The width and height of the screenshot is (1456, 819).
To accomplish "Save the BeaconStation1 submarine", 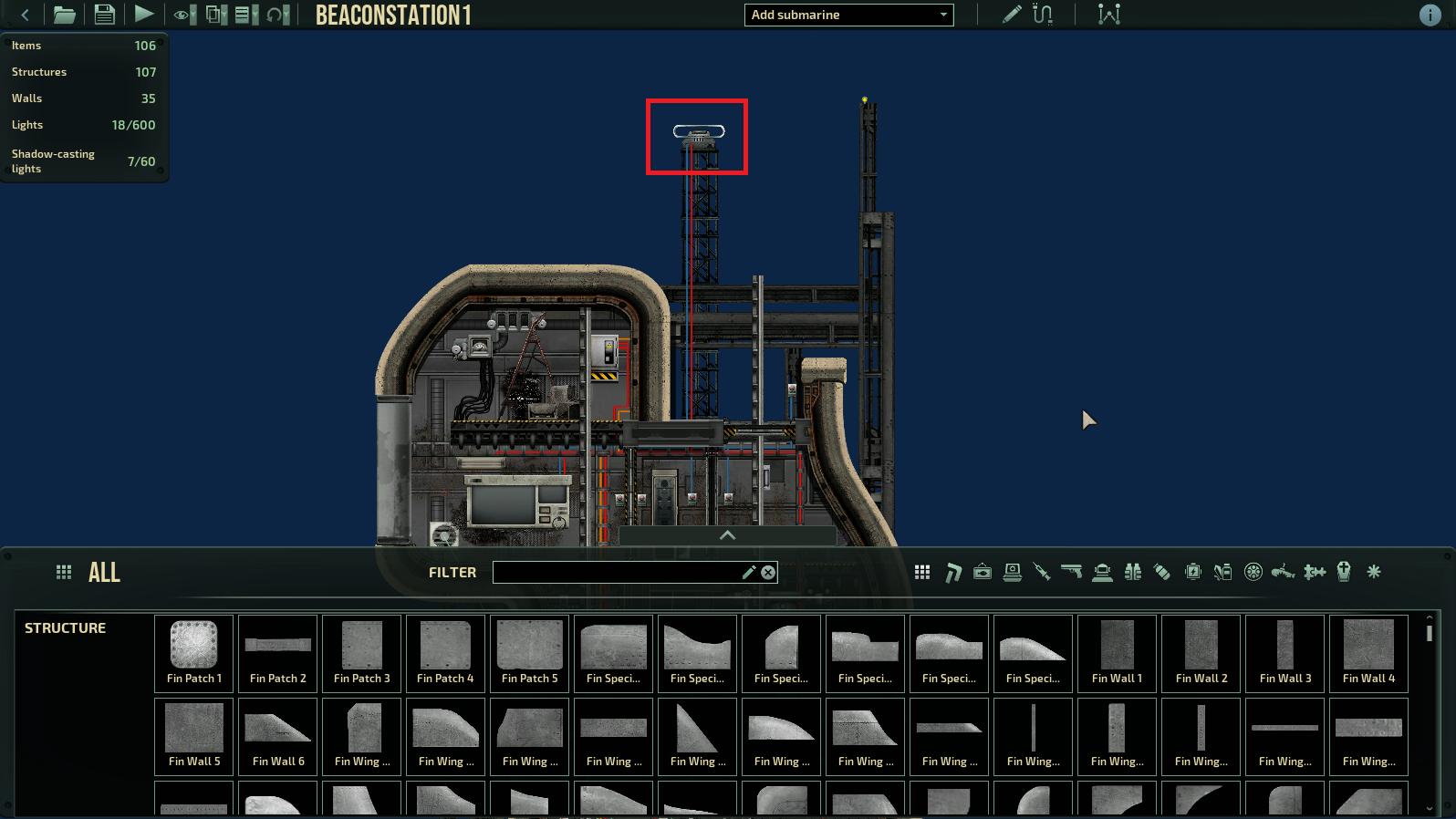I will 103,15.
